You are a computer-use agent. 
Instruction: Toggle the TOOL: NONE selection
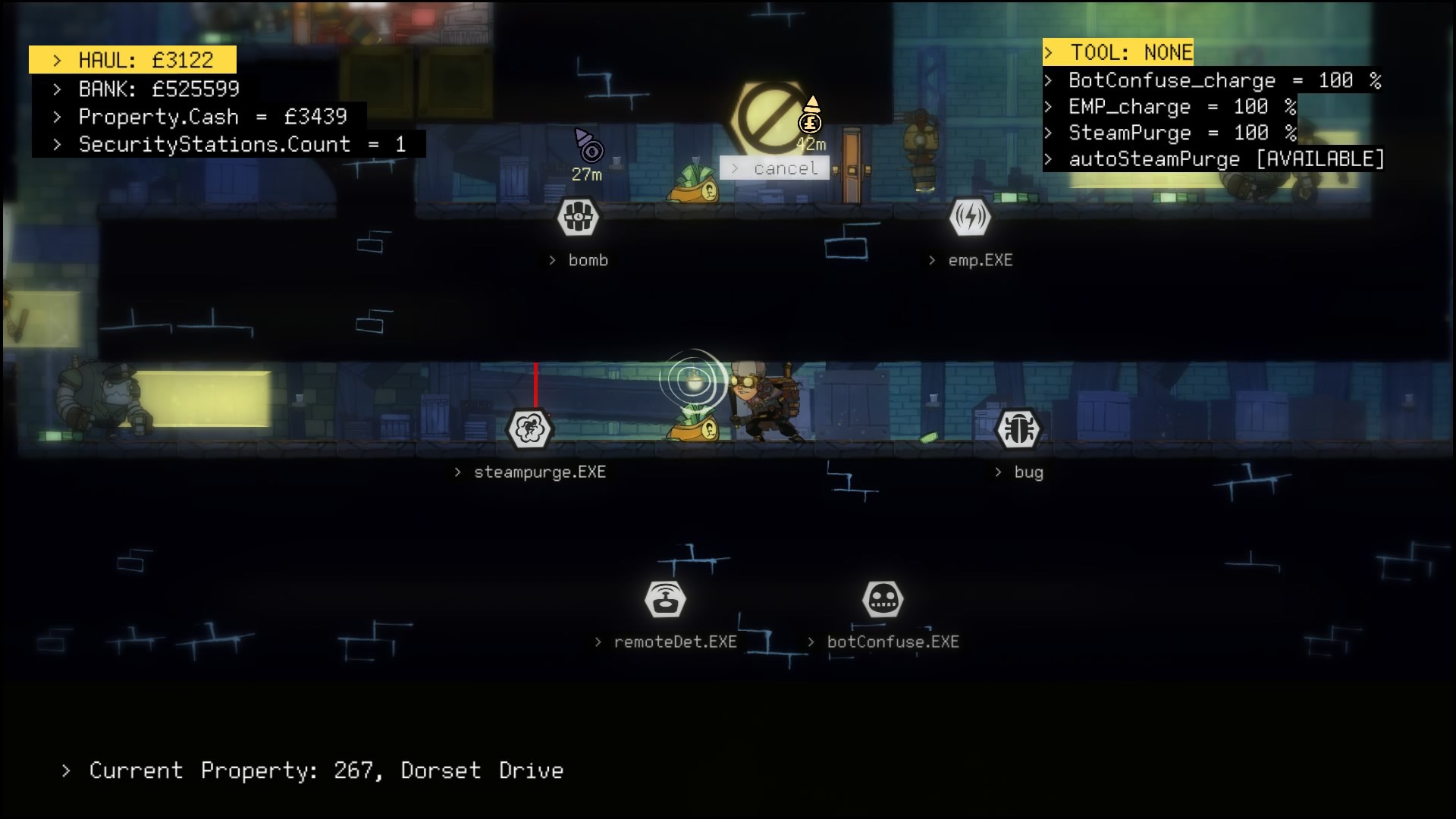coord(1120,52)
